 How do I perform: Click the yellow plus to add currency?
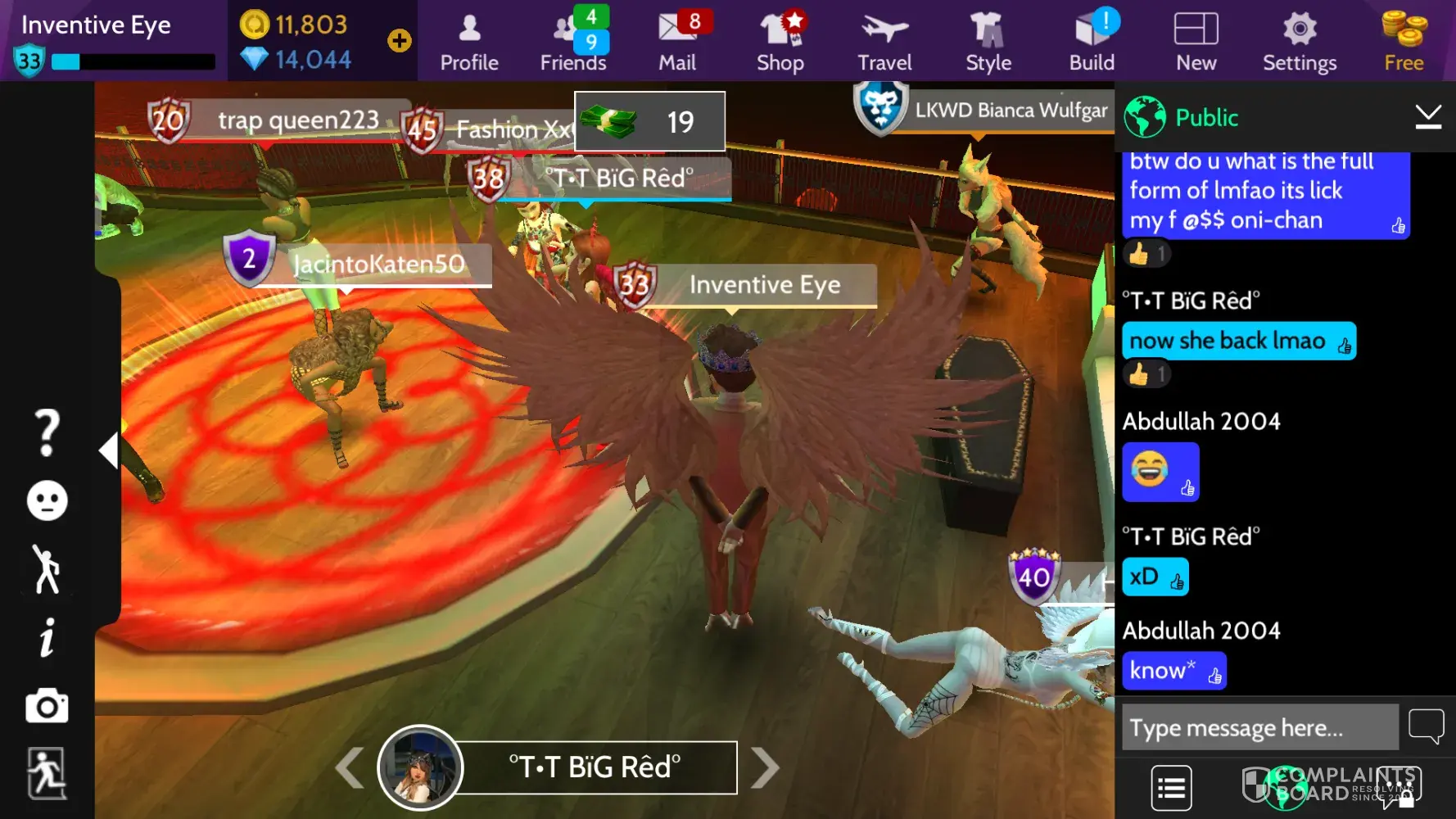400,40
